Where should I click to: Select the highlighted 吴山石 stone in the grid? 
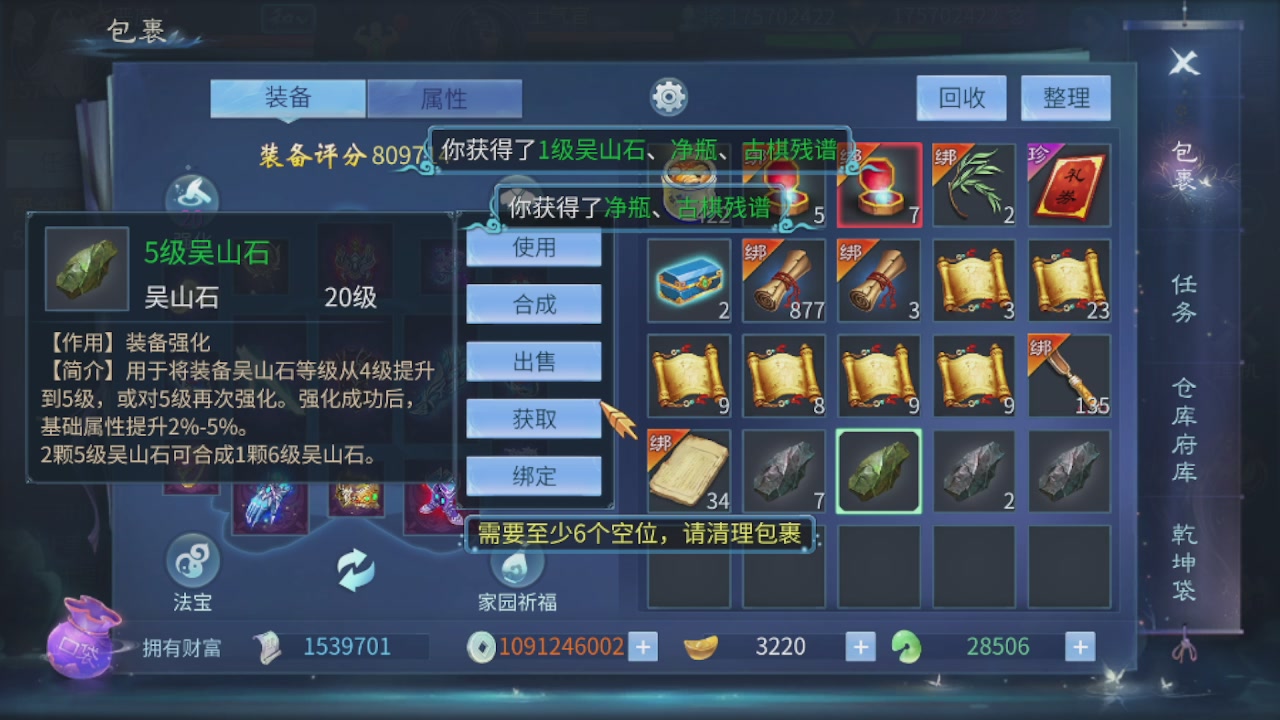click(879, 470)
